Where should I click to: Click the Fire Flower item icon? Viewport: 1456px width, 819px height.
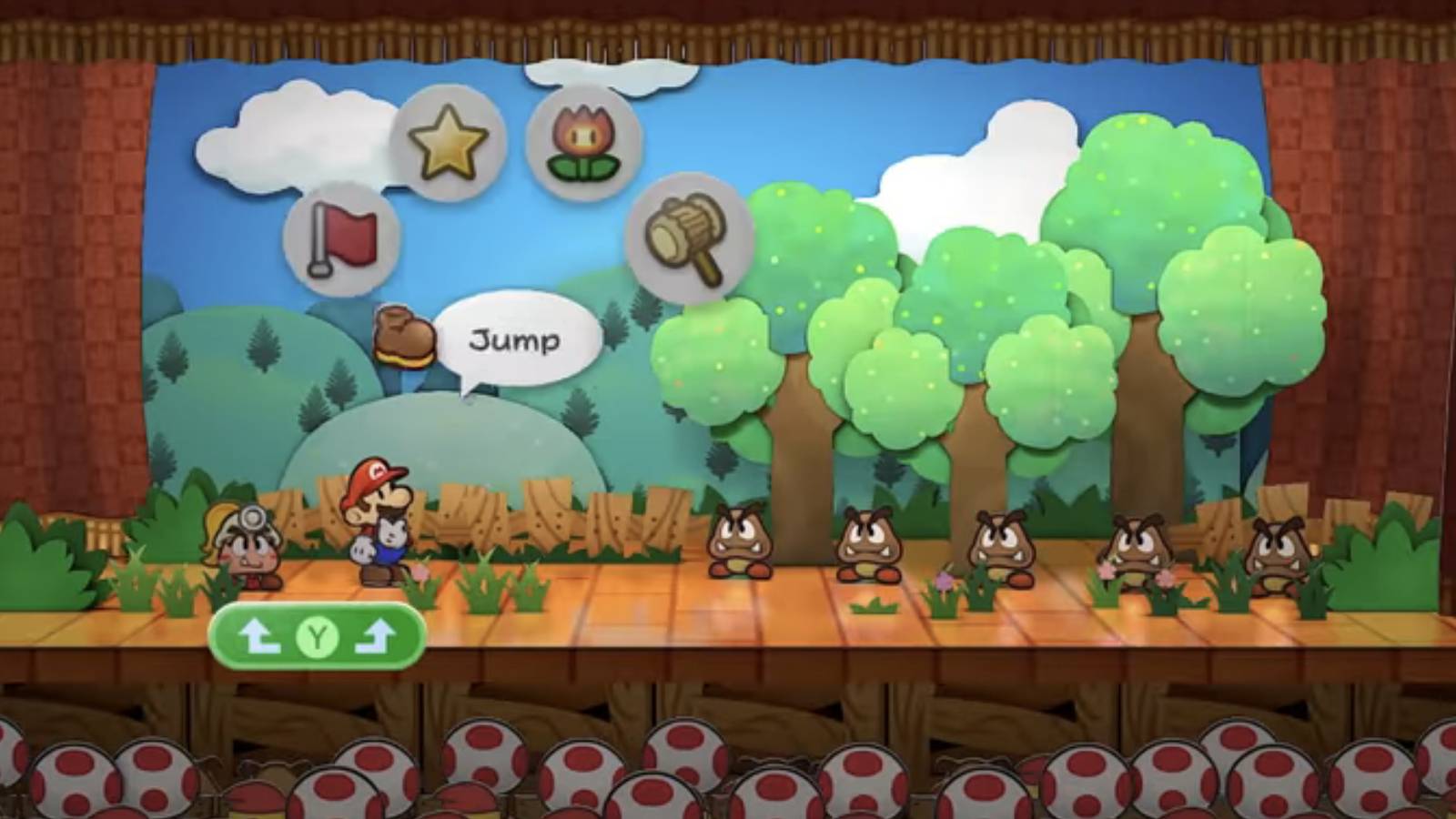click(587, 141)
